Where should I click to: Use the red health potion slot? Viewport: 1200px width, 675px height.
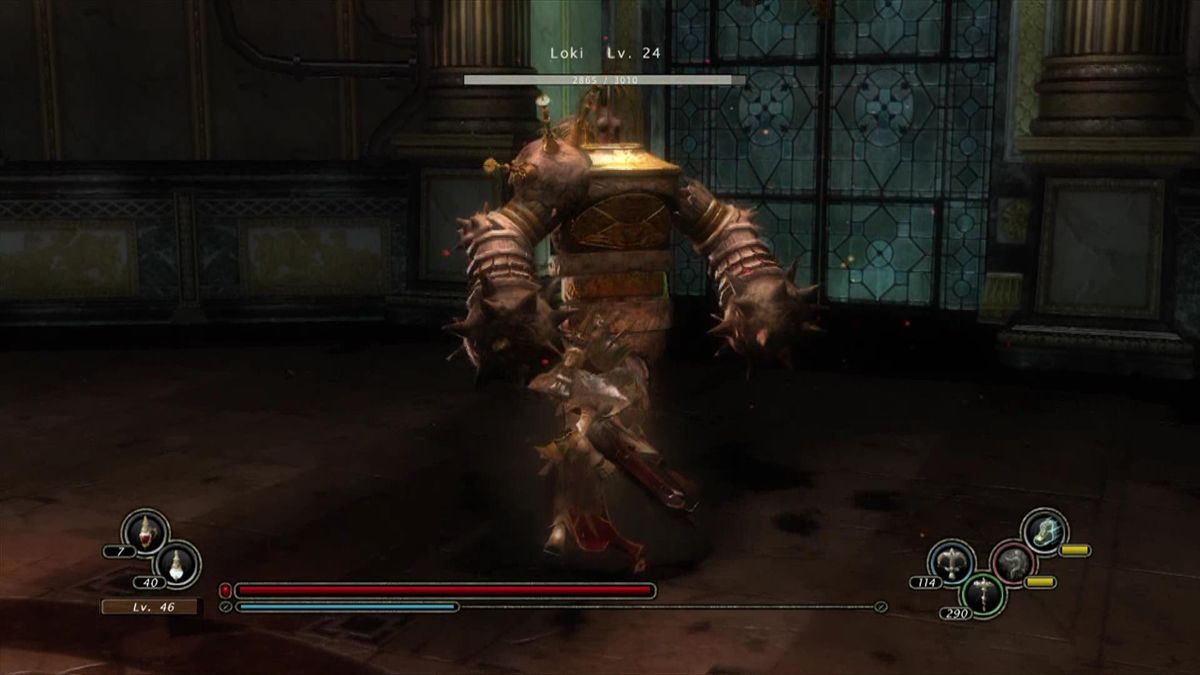146,531
